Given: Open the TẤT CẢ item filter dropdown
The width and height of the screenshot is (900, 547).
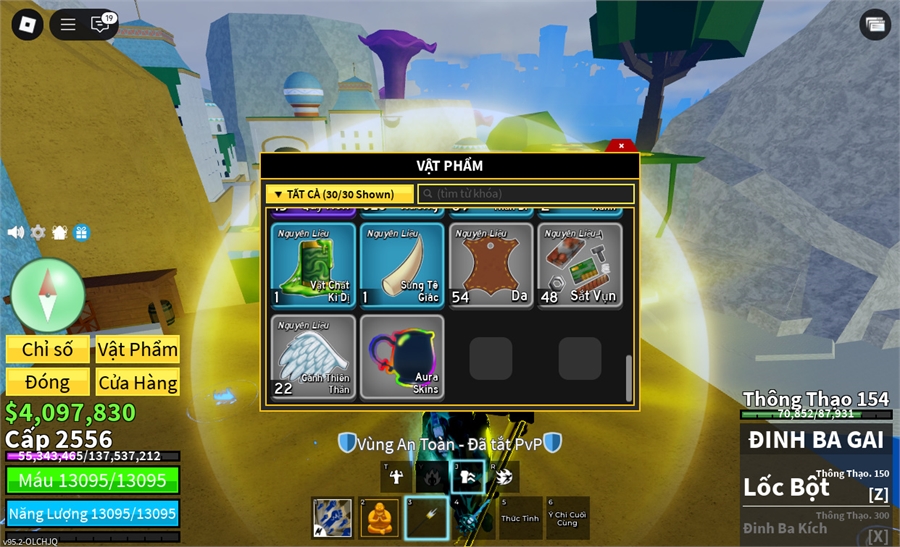Looking at the screenshot, I should tap(340, 194).
